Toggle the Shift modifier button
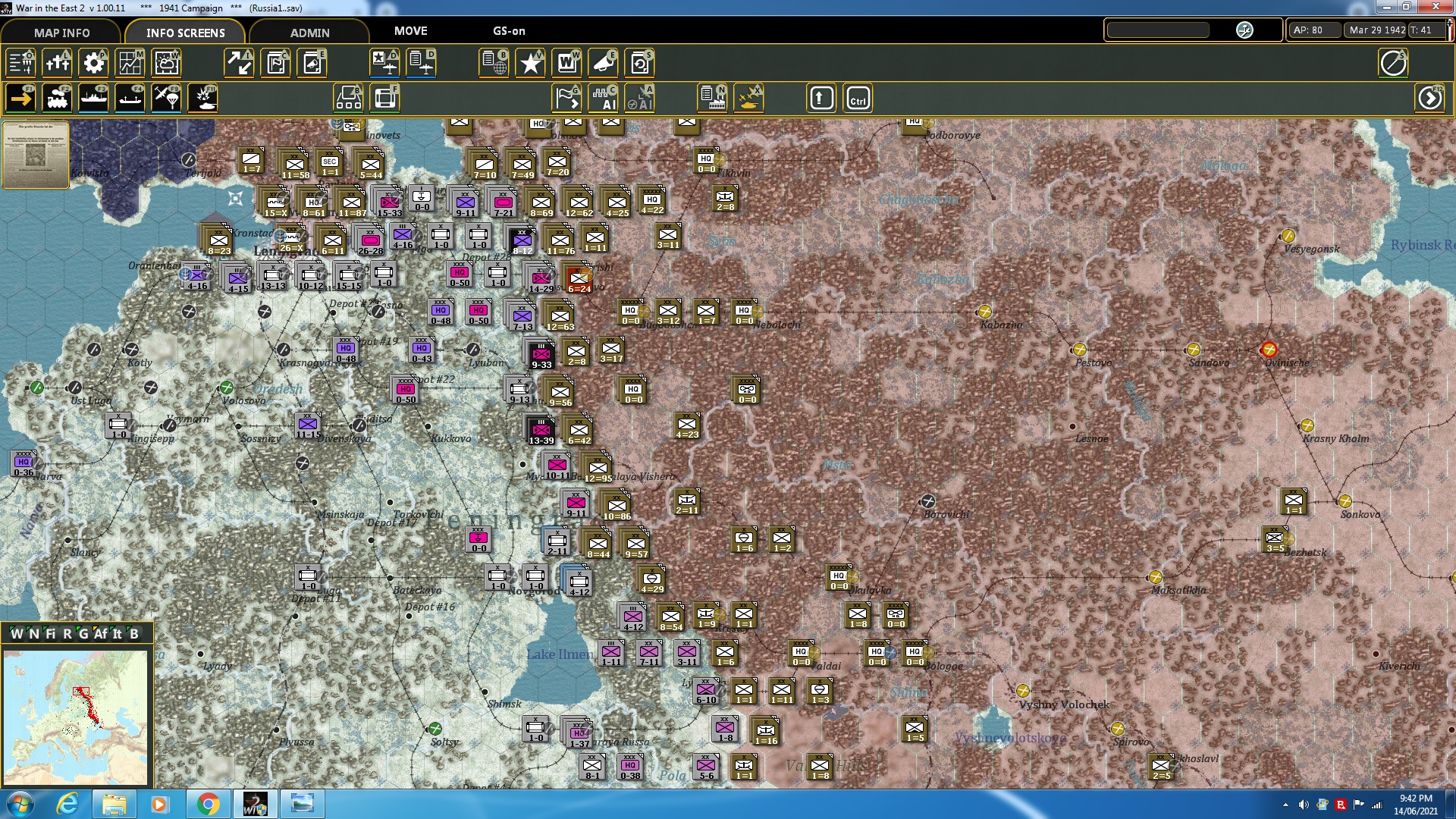 click(821, 98)
